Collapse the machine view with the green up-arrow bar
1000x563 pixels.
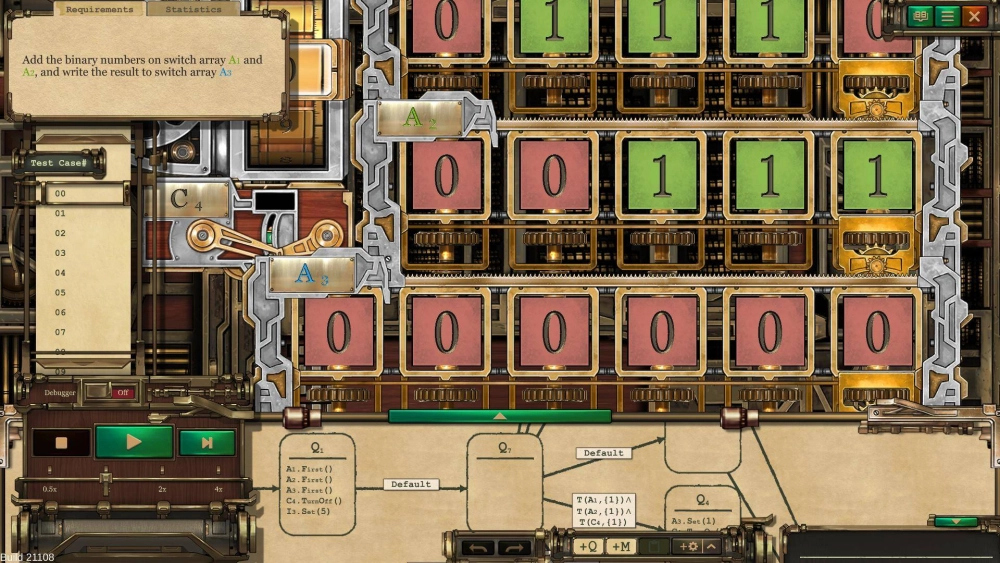coord(499,416)
